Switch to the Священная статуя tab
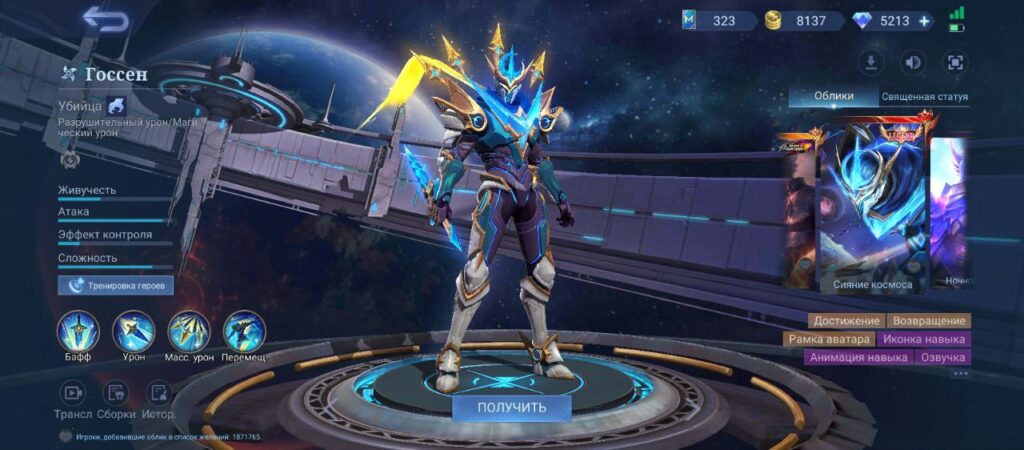 (924, 97)
